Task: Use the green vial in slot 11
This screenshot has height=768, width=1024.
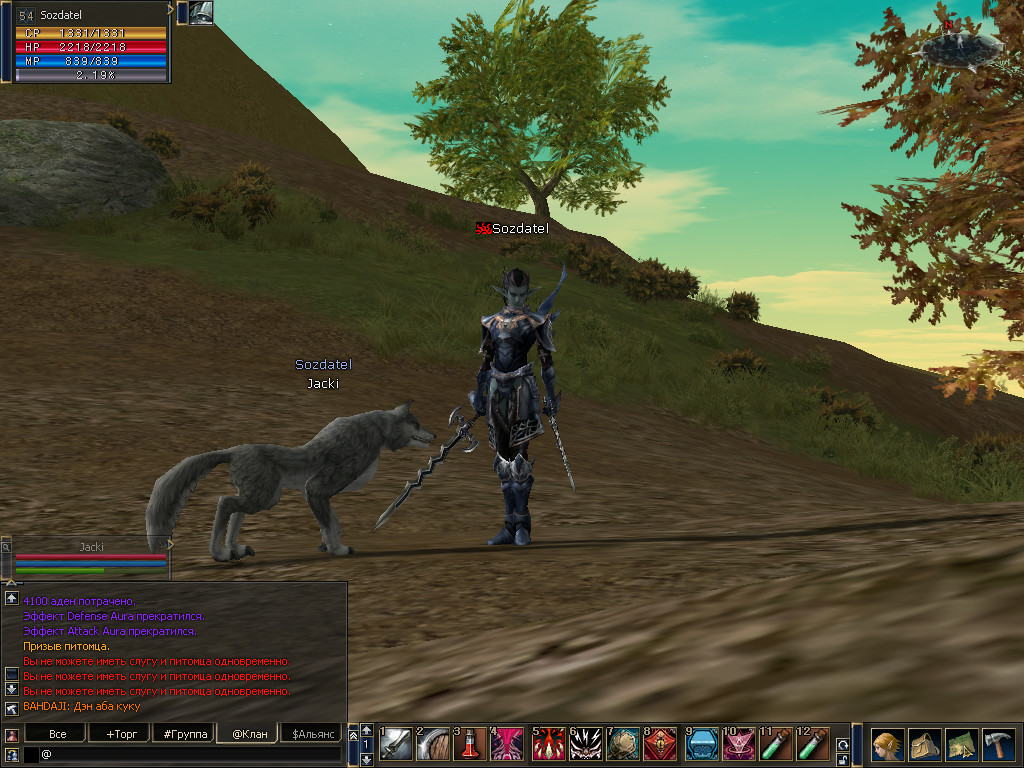Action: 776,744
